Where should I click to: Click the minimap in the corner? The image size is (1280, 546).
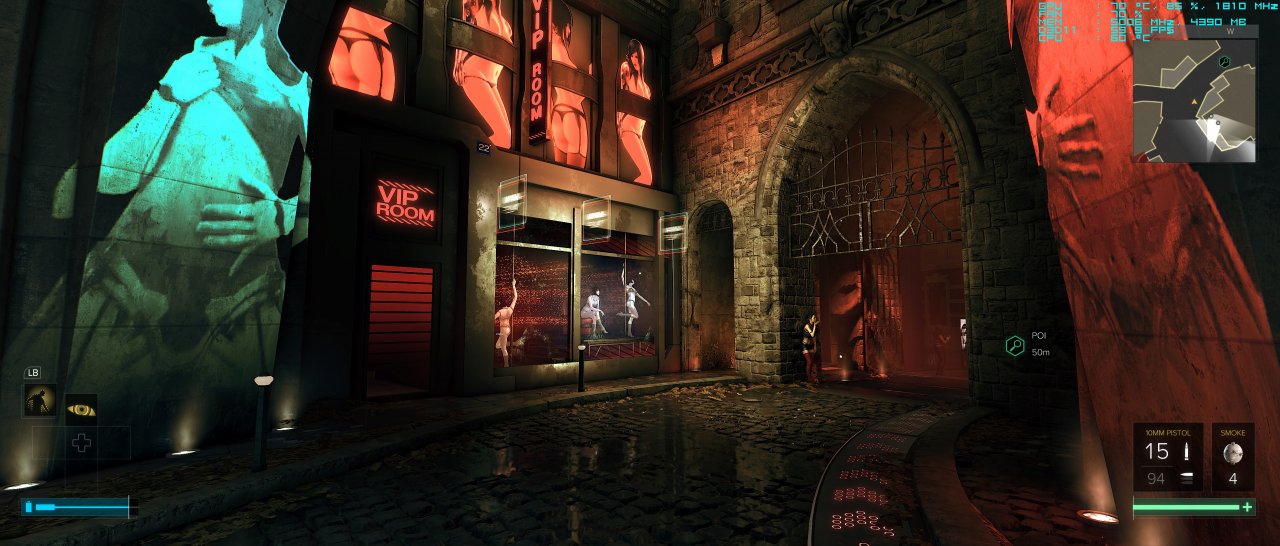pyautogui.click(x=1194, y=101)
